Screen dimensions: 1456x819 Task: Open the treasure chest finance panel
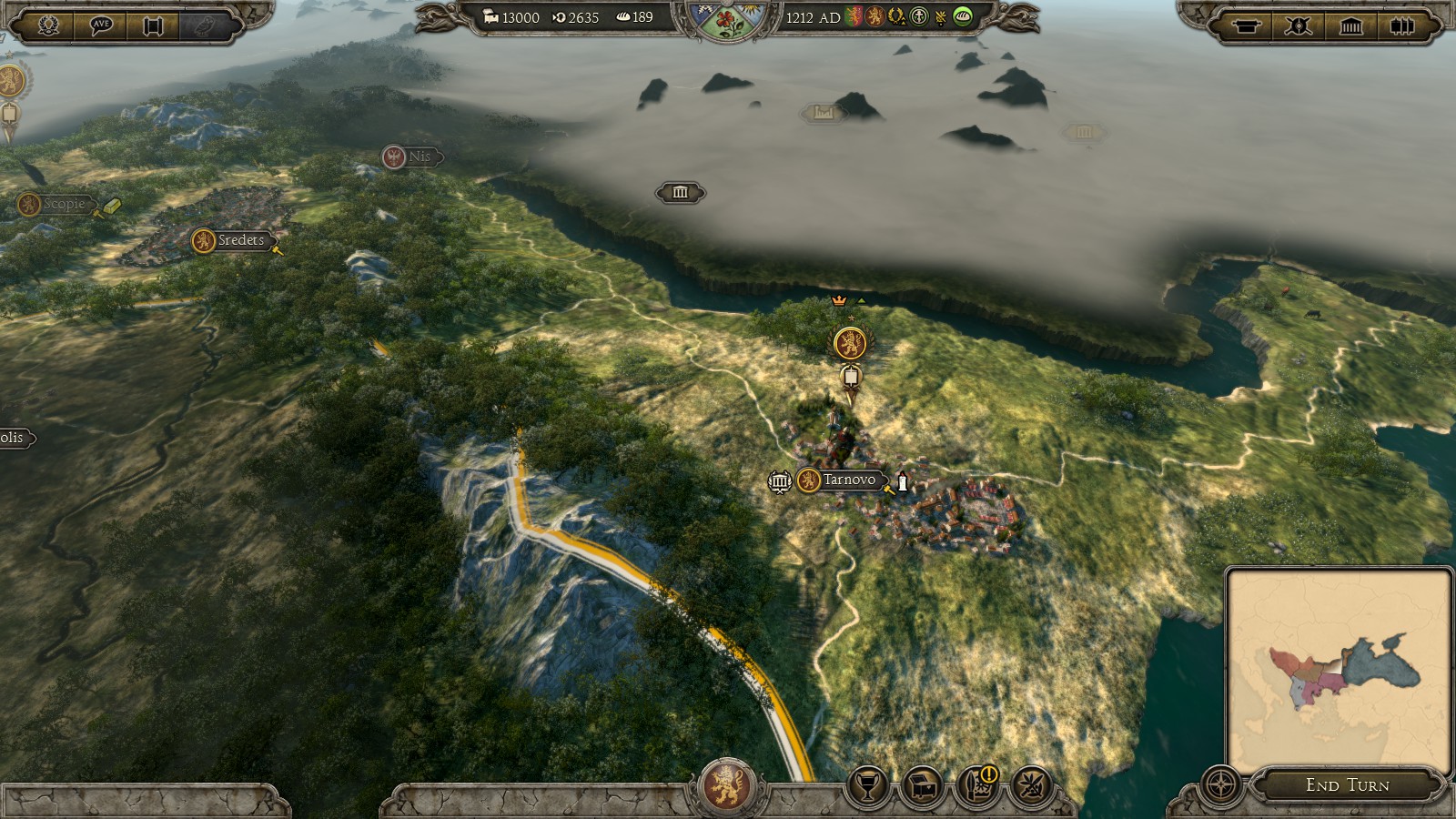923,785
